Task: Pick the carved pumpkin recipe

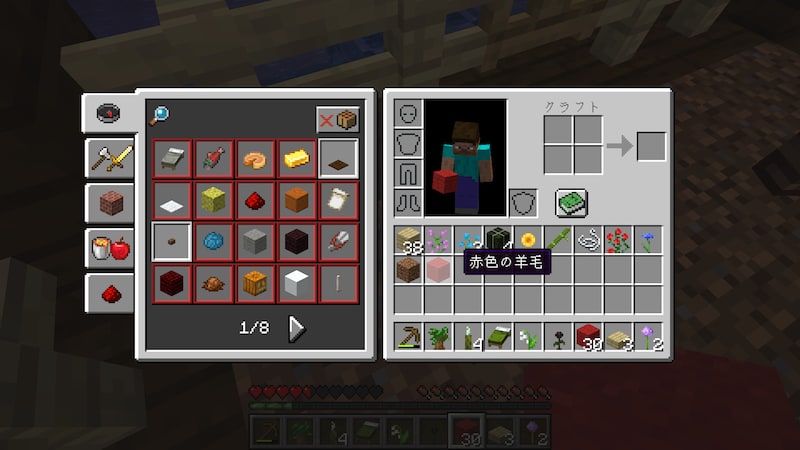Action: (256, 282)
